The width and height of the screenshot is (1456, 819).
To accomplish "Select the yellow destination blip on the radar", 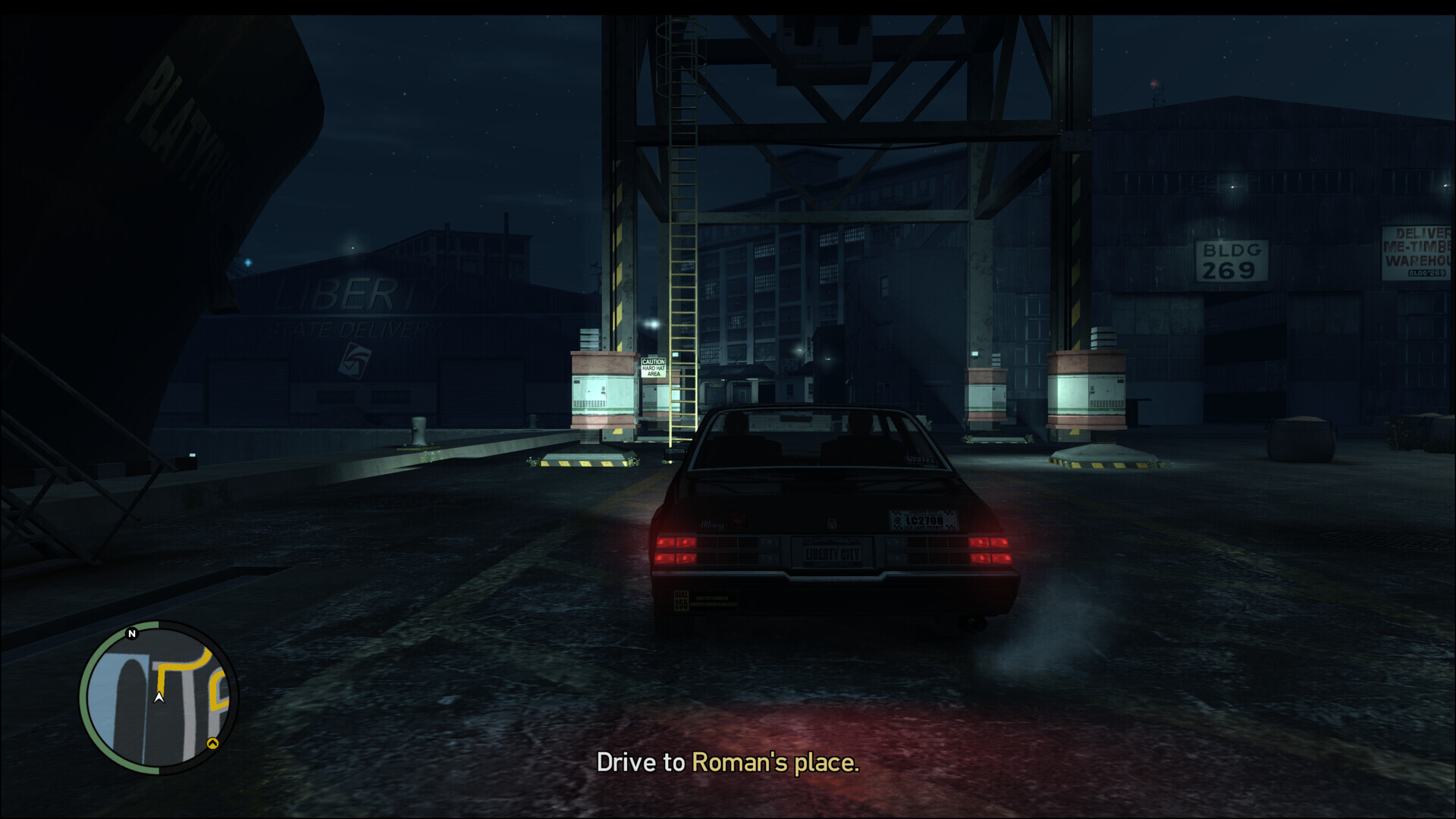I will coord(213,744).
